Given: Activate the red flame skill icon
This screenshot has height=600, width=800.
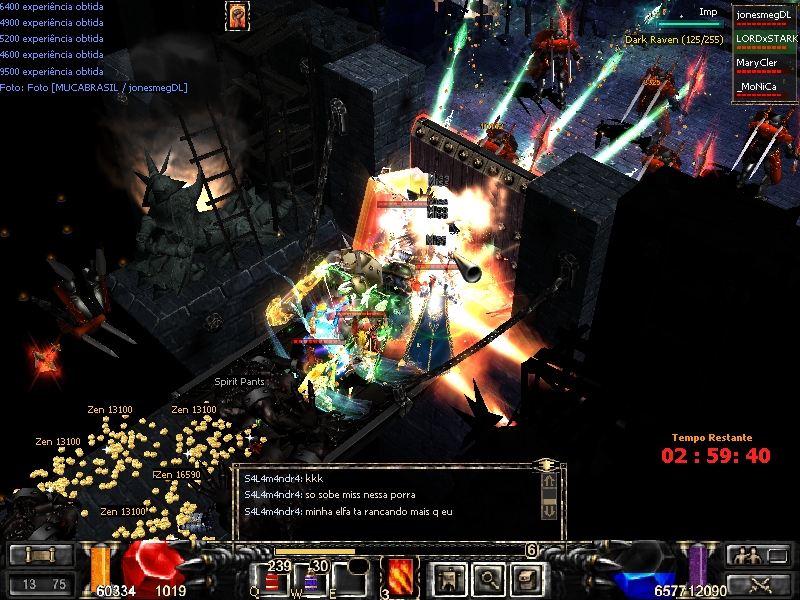Looking at the screenshot, I should [x=400, y=576].
